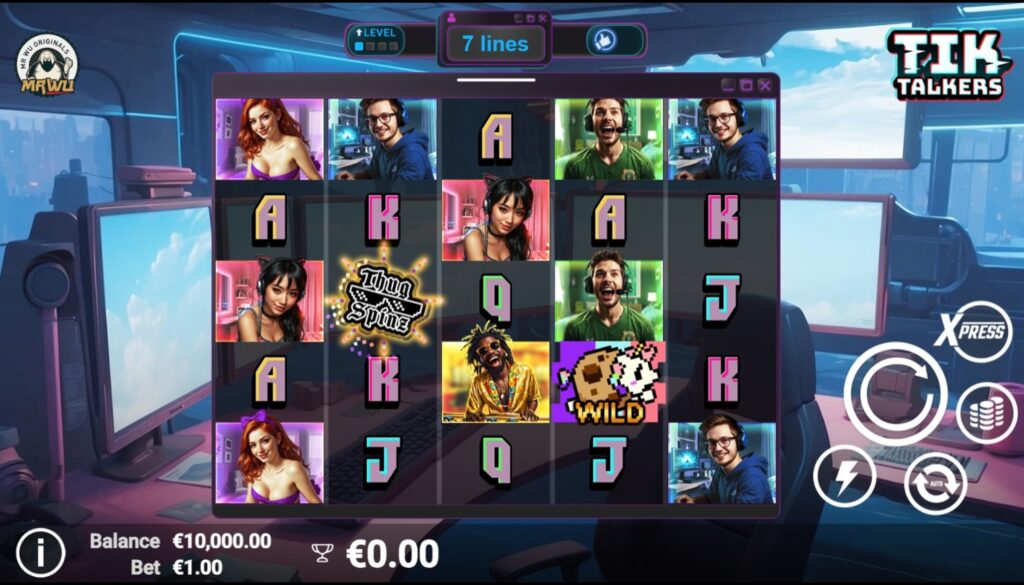The image size is (1024, 585).
Task: Click the thumbs-up like button
Action: 601,40
